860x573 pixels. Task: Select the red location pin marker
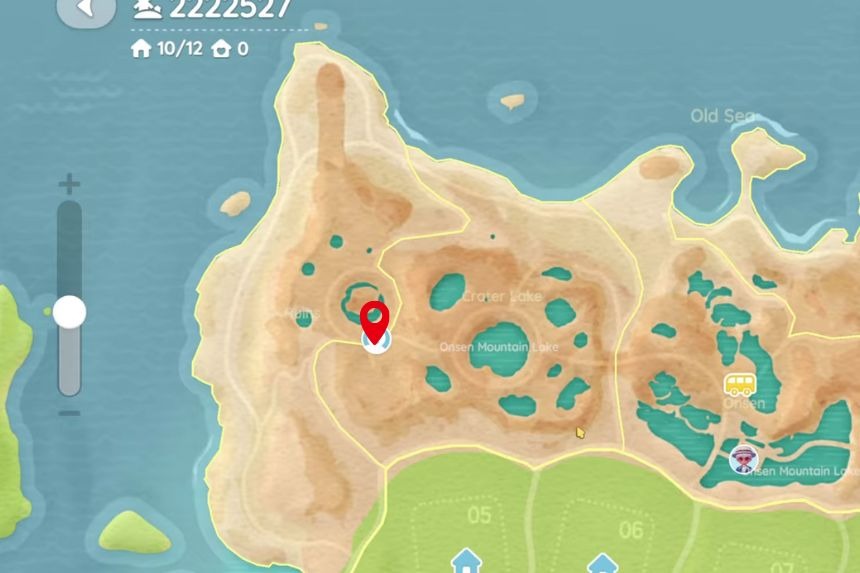375,320
